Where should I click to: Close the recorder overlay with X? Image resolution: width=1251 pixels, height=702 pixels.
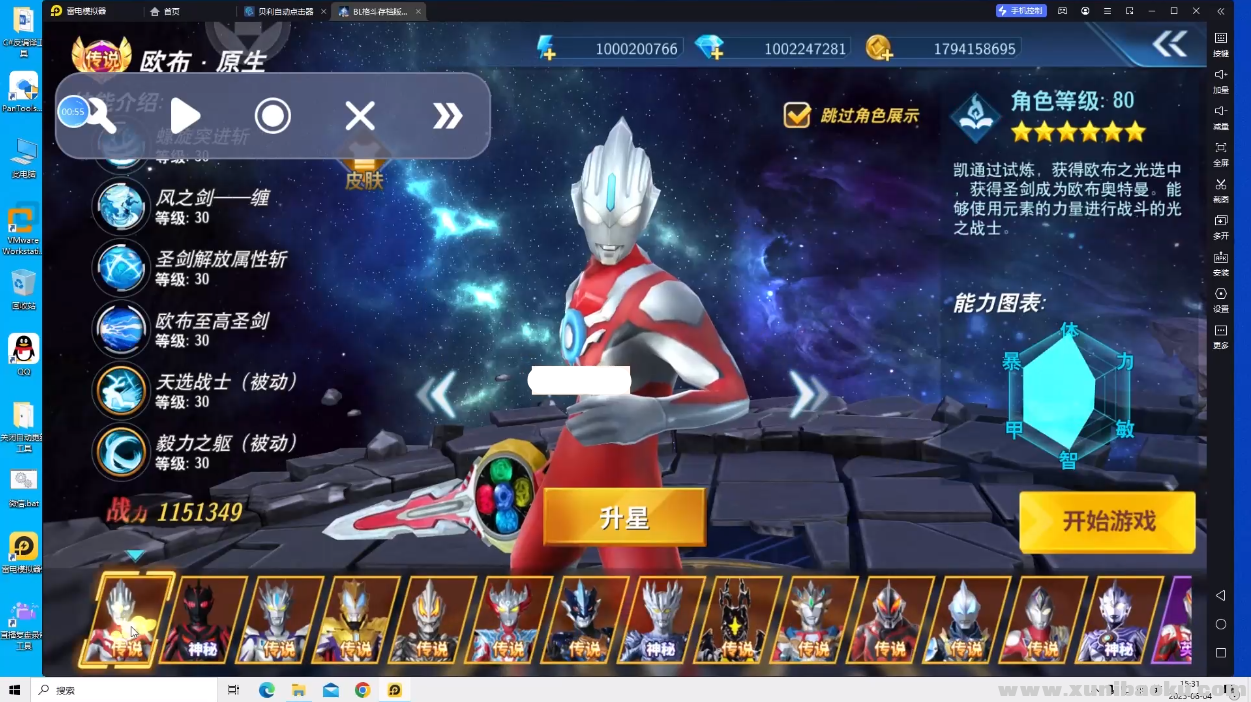click(x=360, y=116)
